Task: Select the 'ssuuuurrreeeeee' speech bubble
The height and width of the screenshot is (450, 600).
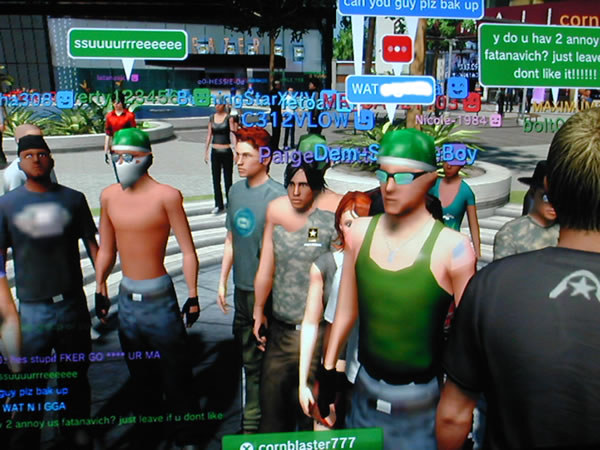Action: point(127,43)
